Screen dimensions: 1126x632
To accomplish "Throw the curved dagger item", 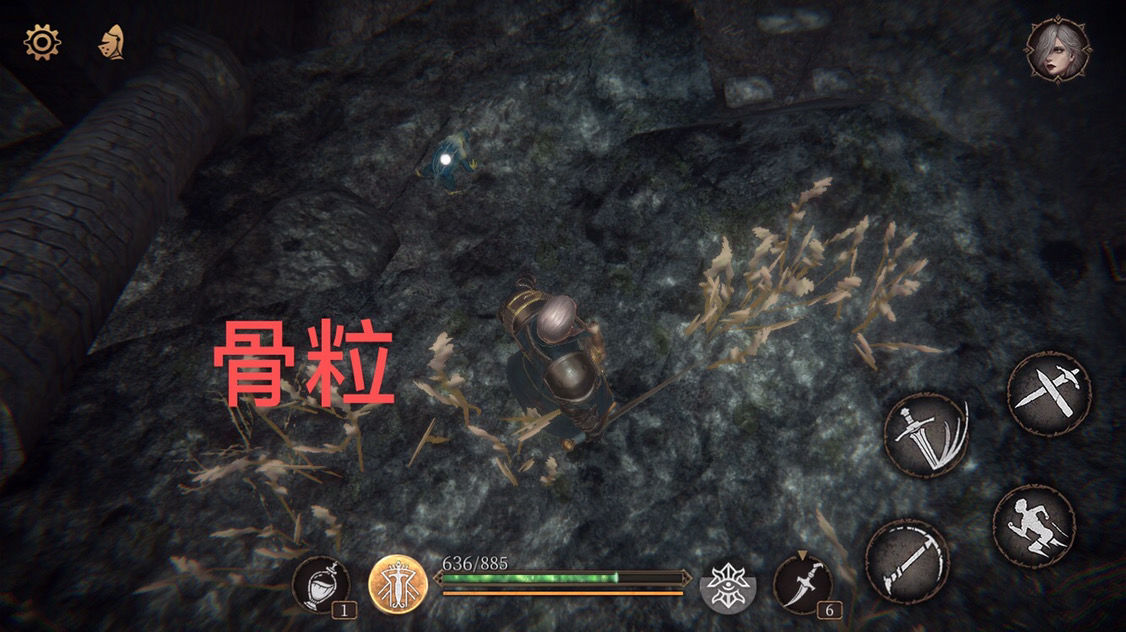I will [x=803, y=583].
